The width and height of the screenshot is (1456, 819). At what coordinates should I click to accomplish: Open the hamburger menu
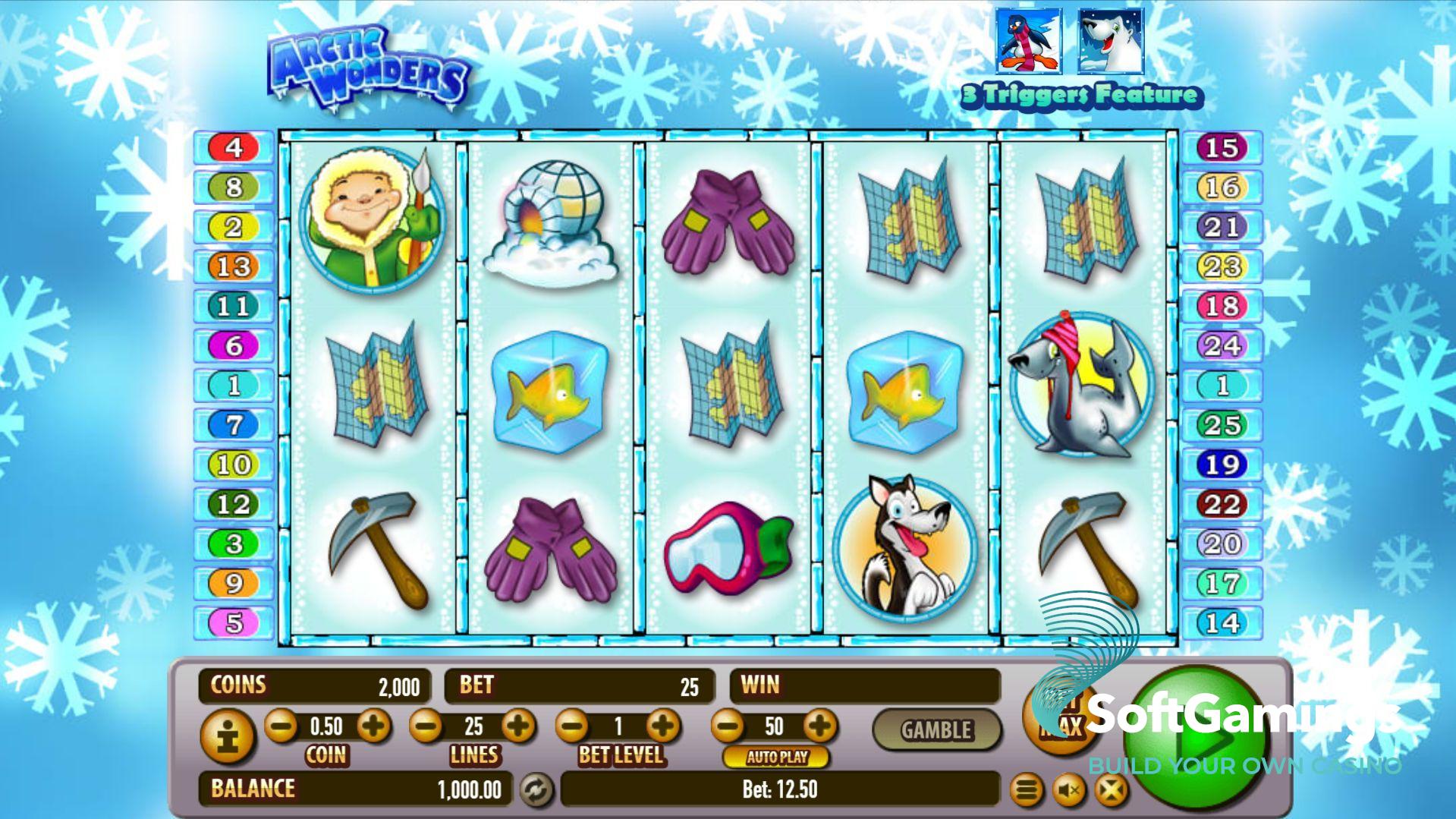pyautogui.click(x=1026, y=790)
